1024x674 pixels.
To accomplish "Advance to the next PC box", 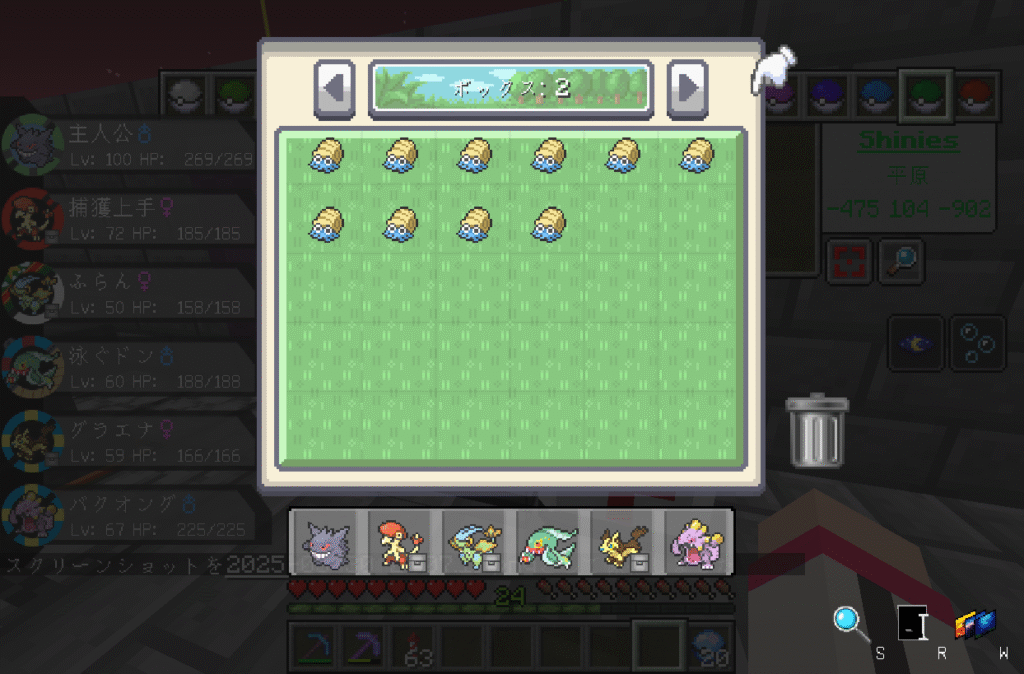I will click(687, 88).
